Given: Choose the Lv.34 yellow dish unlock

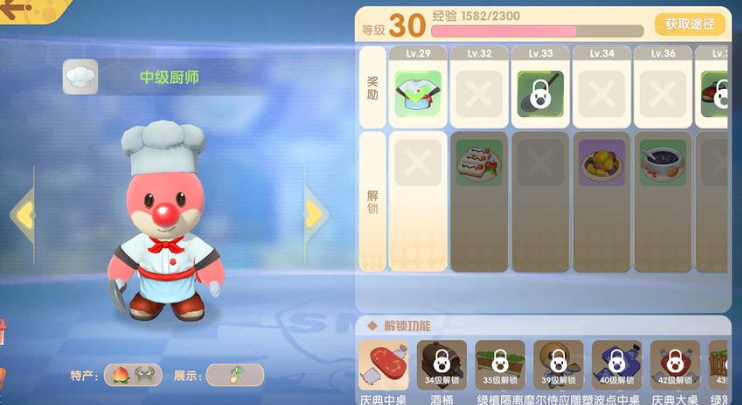Looking at the screenshot, I should 601,162.
